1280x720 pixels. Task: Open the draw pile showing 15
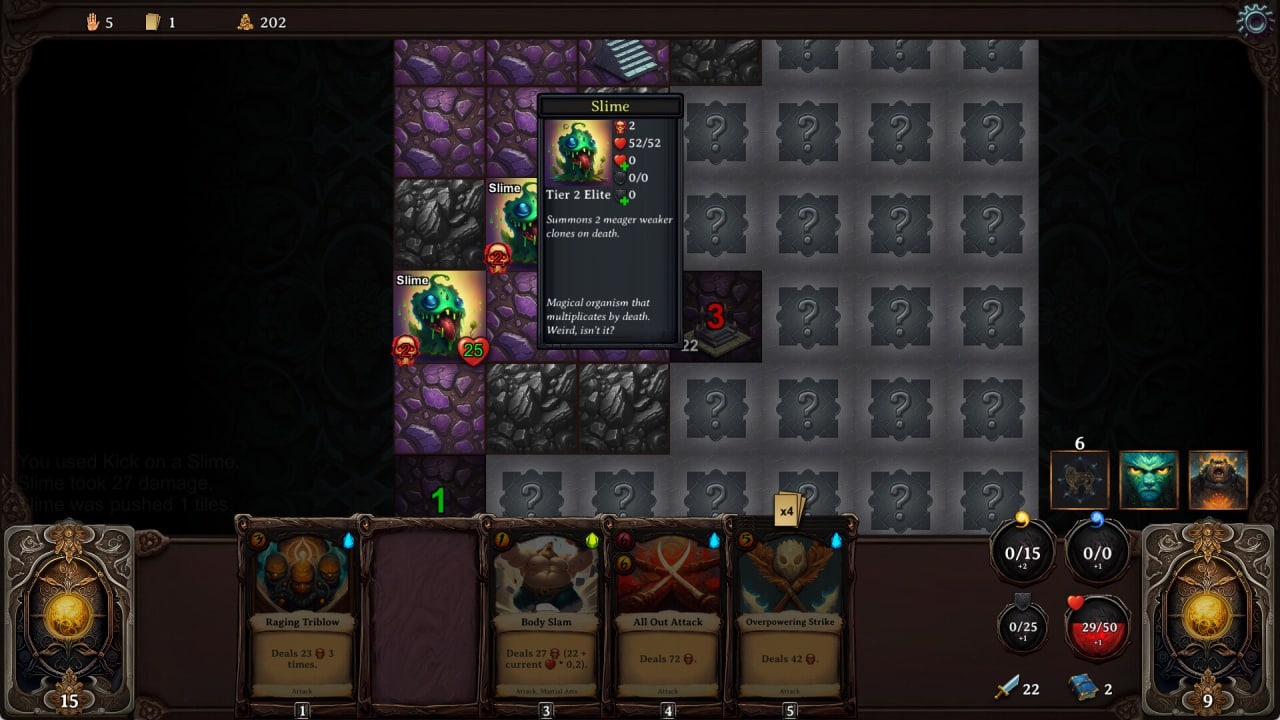pyautogui.click(x=69, y=620)
